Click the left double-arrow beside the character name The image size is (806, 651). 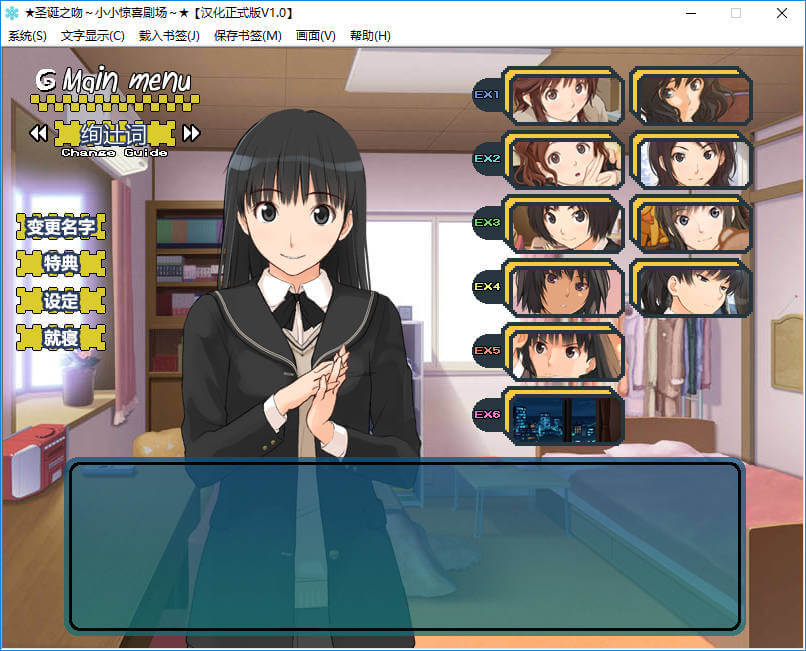(38, 133)
